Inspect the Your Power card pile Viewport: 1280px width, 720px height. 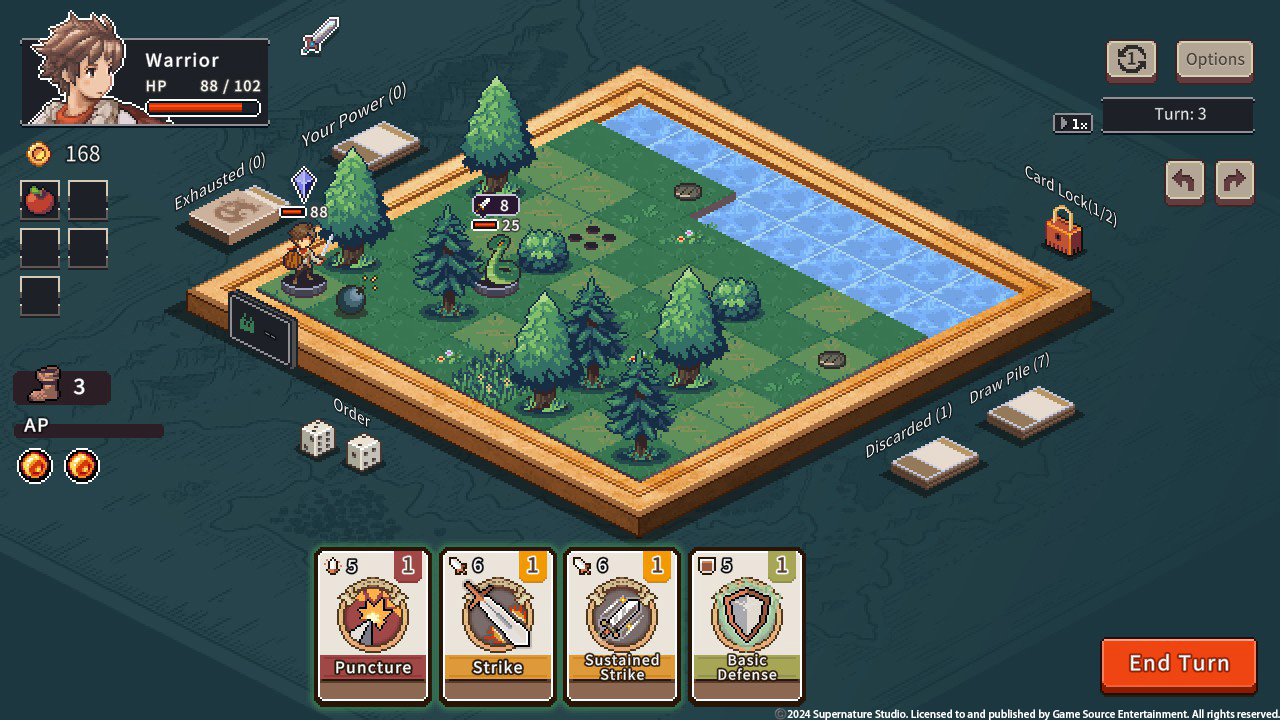pos(377,146)
